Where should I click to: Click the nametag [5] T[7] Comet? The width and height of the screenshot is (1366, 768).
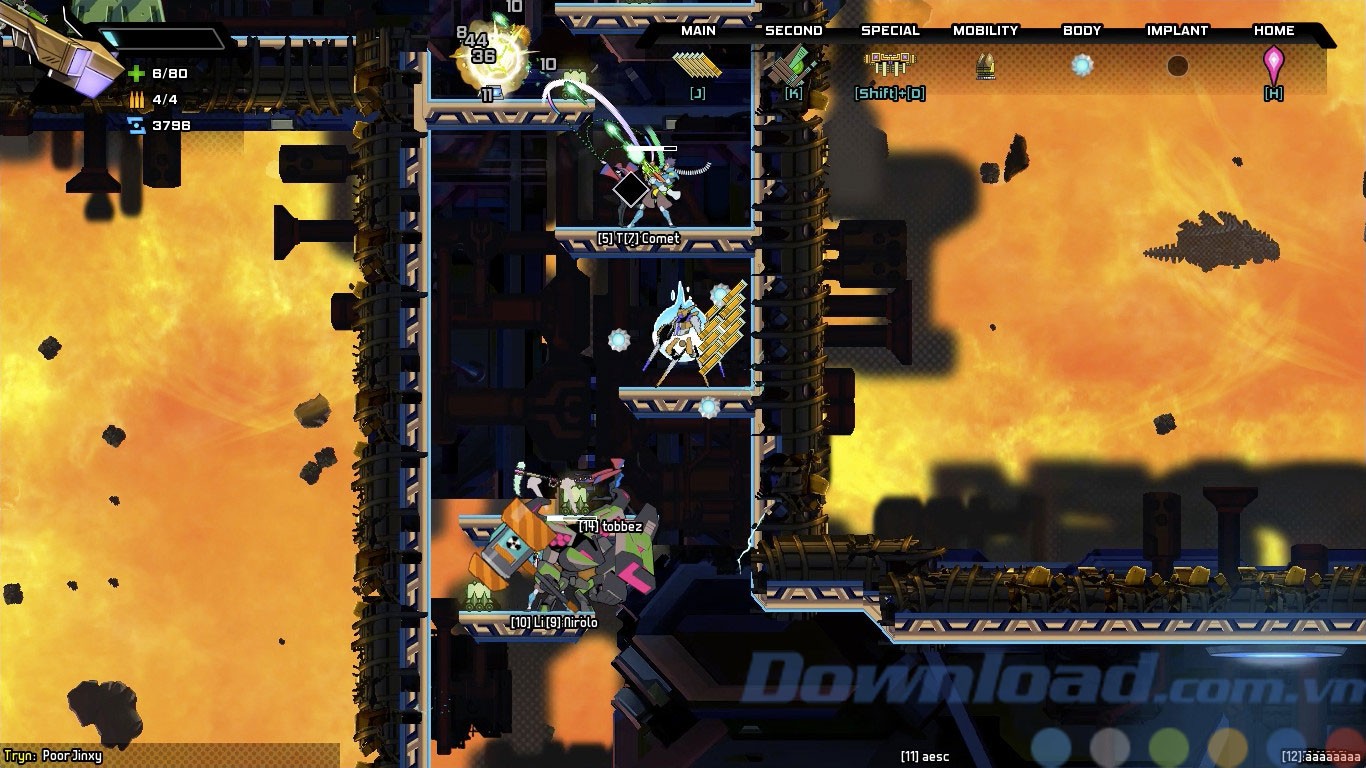[x=640, y=239]
